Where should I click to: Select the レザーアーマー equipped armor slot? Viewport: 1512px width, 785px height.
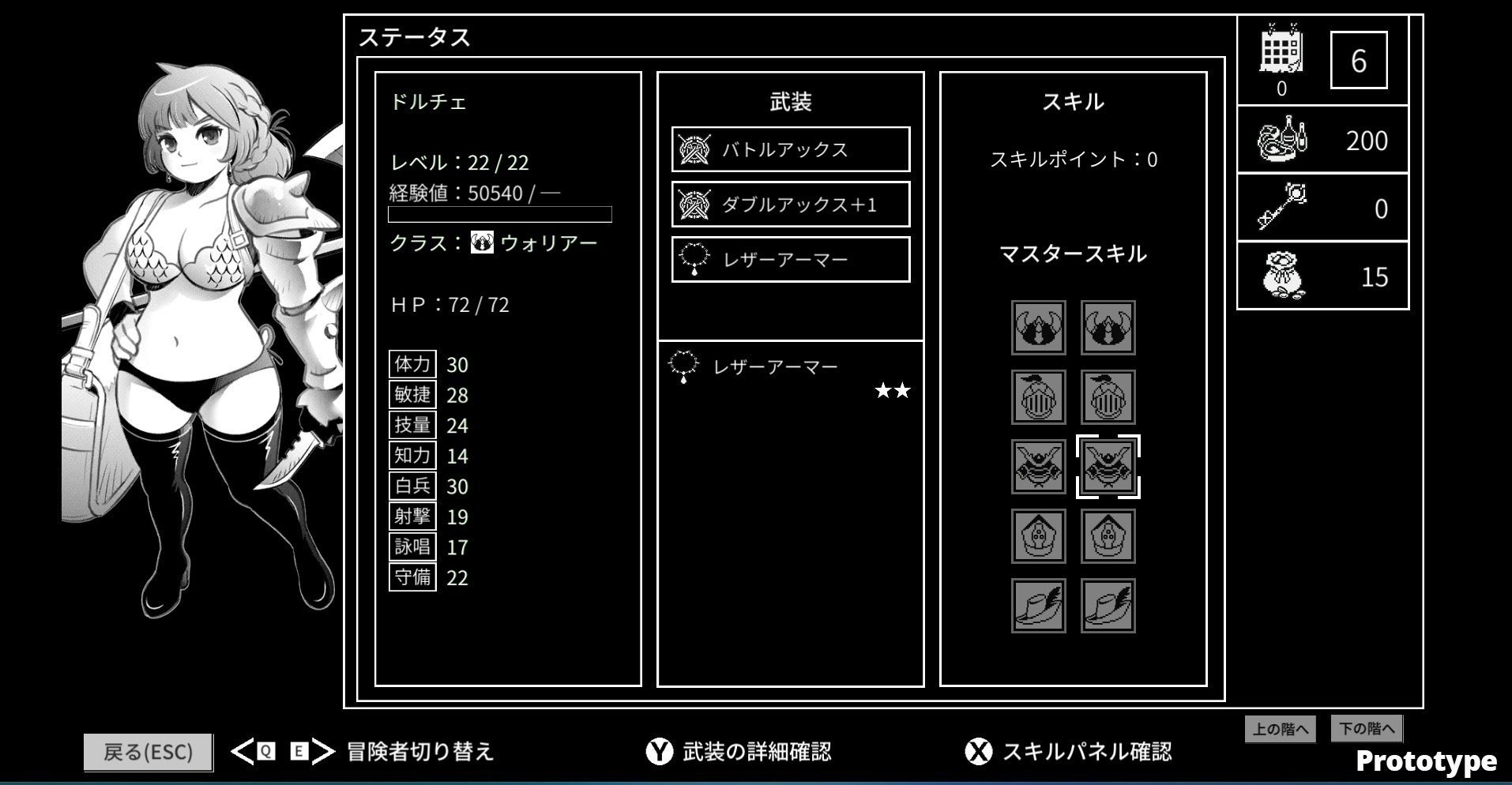coord(789,258)
